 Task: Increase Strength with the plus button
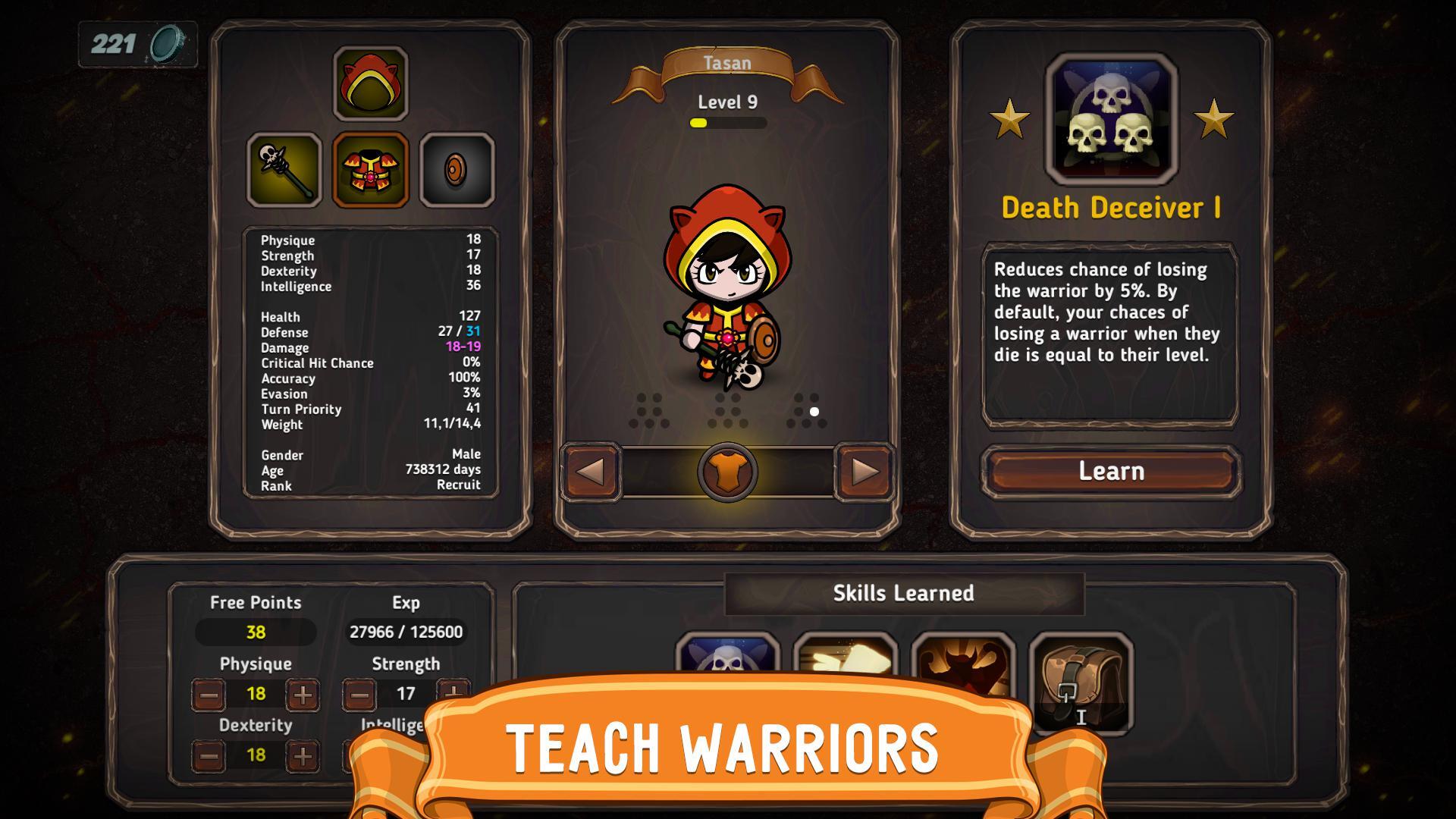click(x=448, y=694)
